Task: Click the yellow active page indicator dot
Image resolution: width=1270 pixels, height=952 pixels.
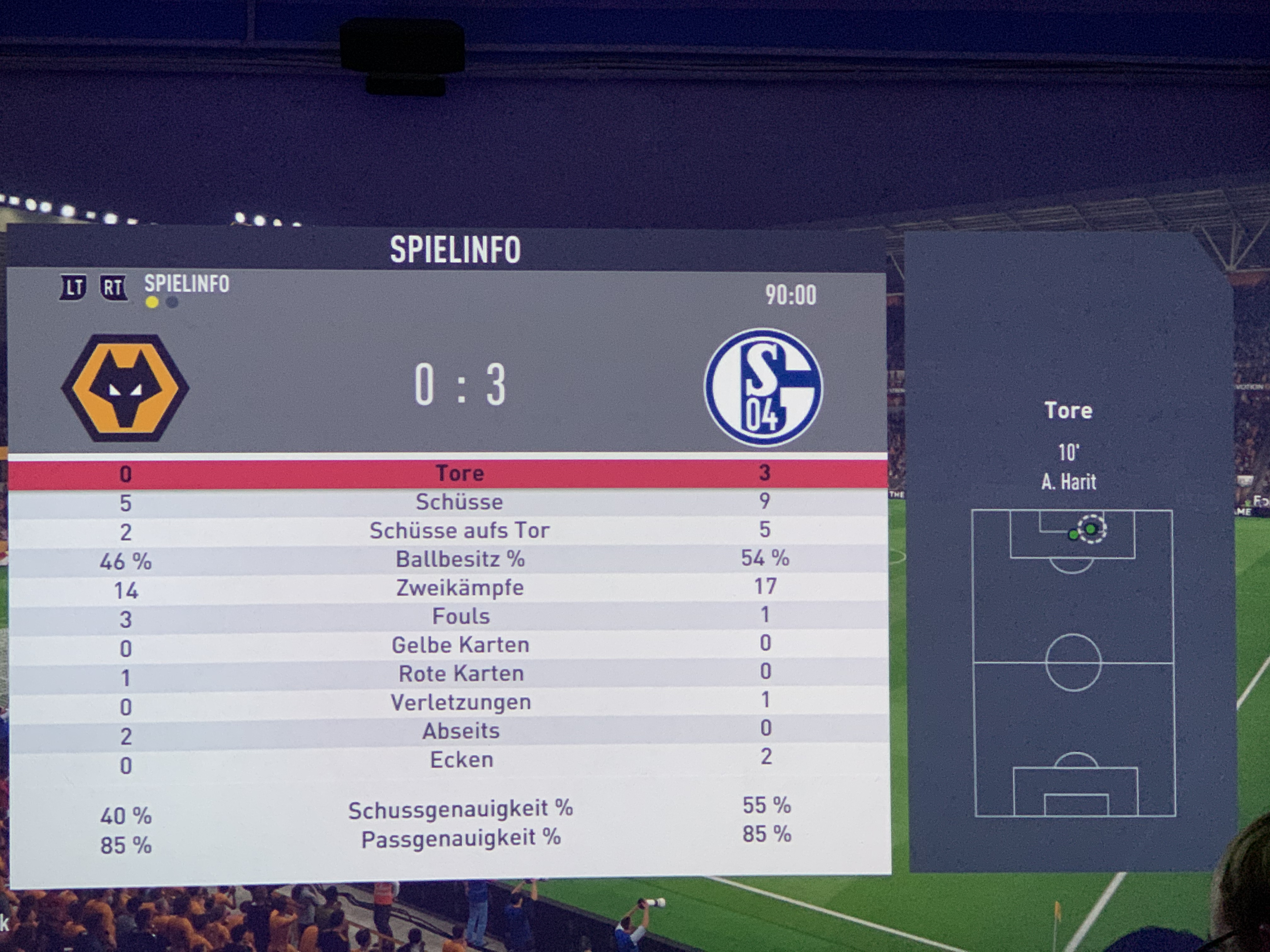Action: click(152, 302)
